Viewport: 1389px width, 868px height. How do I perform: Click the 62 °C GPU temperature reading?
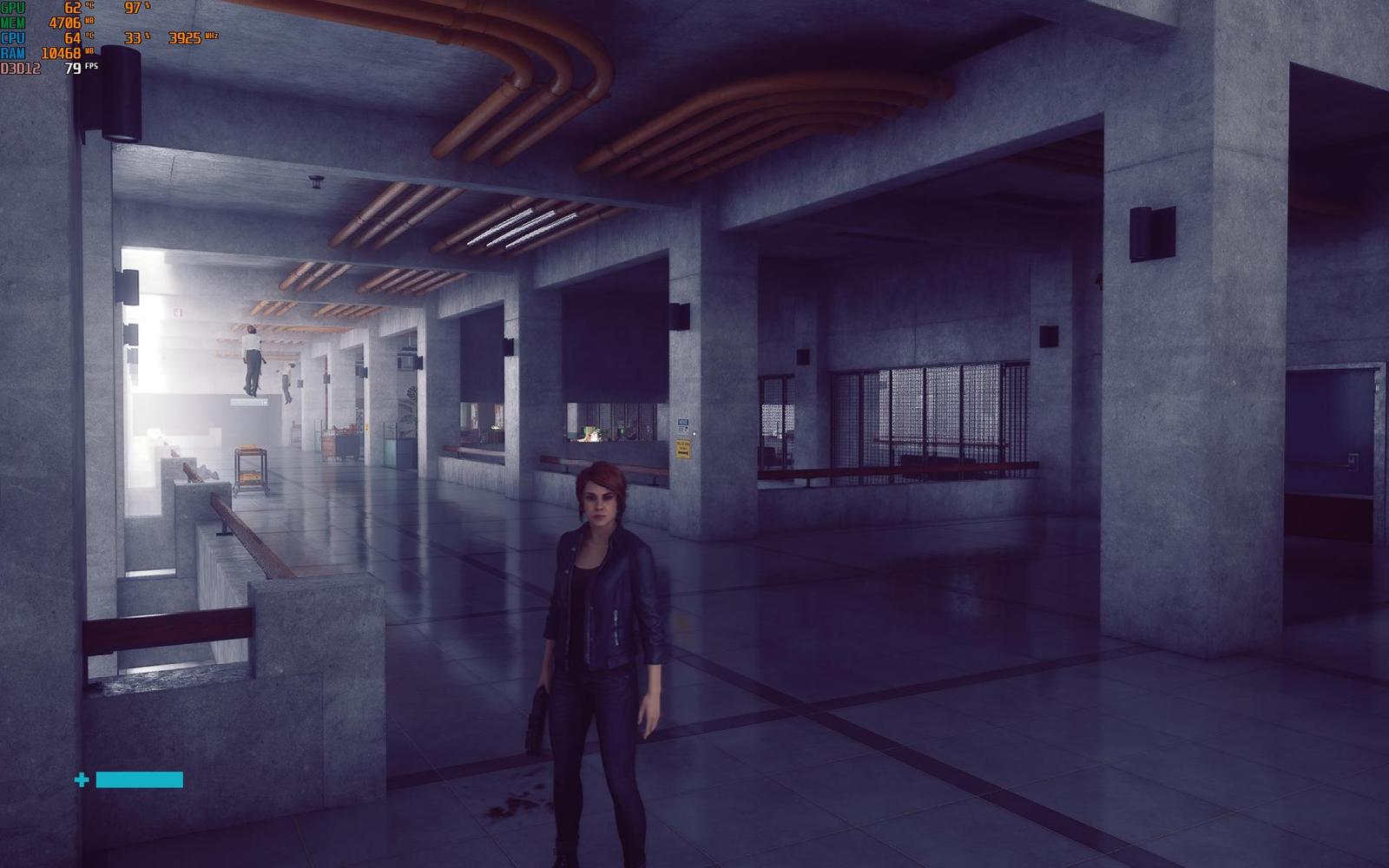[72, 8]
